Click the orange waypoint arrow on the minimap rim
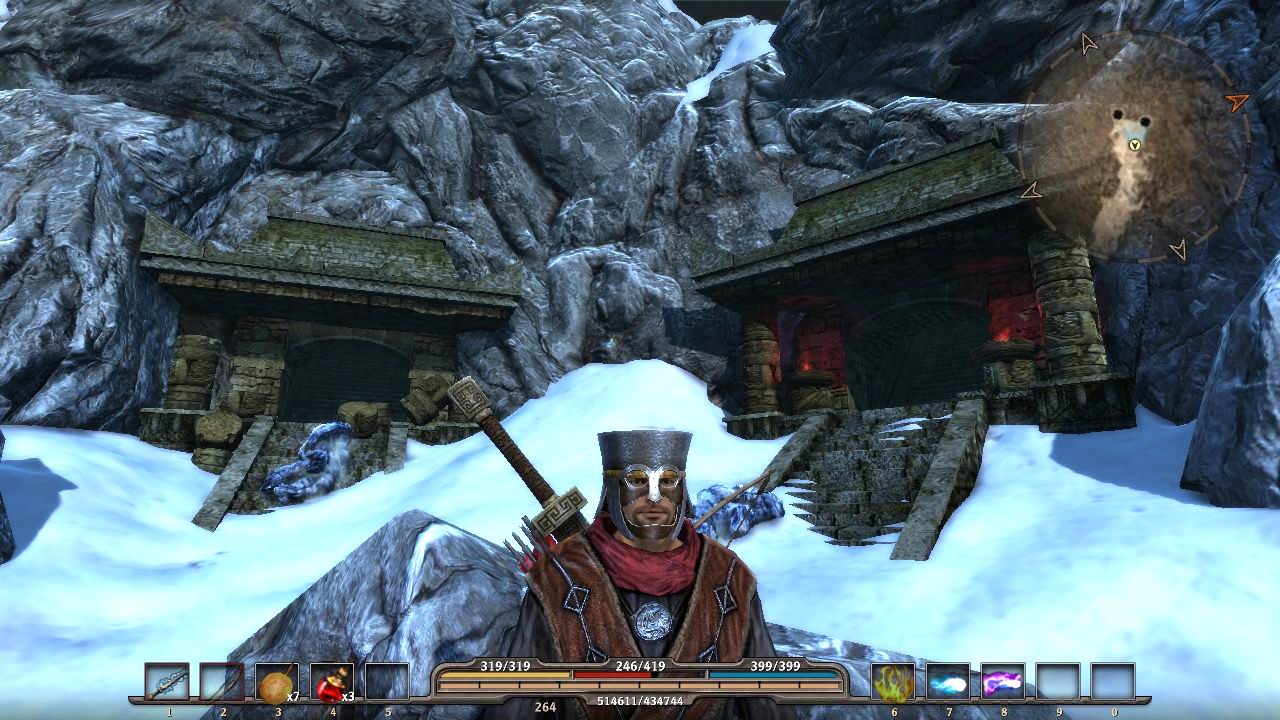1280x720 pixels. coord(1238,100)
